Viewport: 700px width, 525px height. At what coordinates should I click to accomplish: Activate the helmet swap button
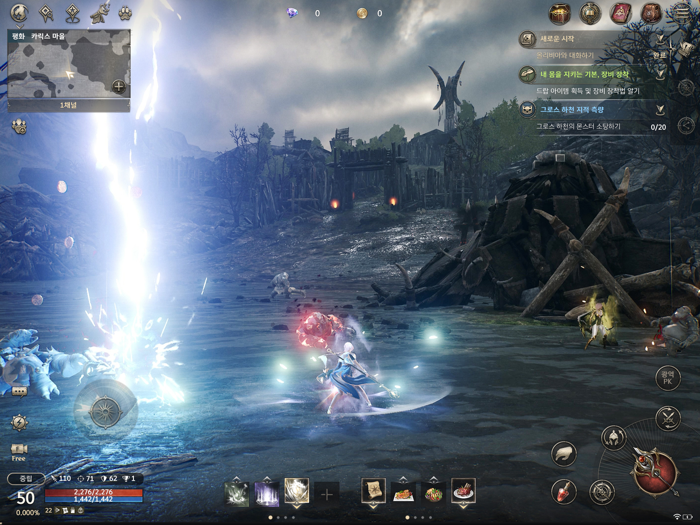613,437
